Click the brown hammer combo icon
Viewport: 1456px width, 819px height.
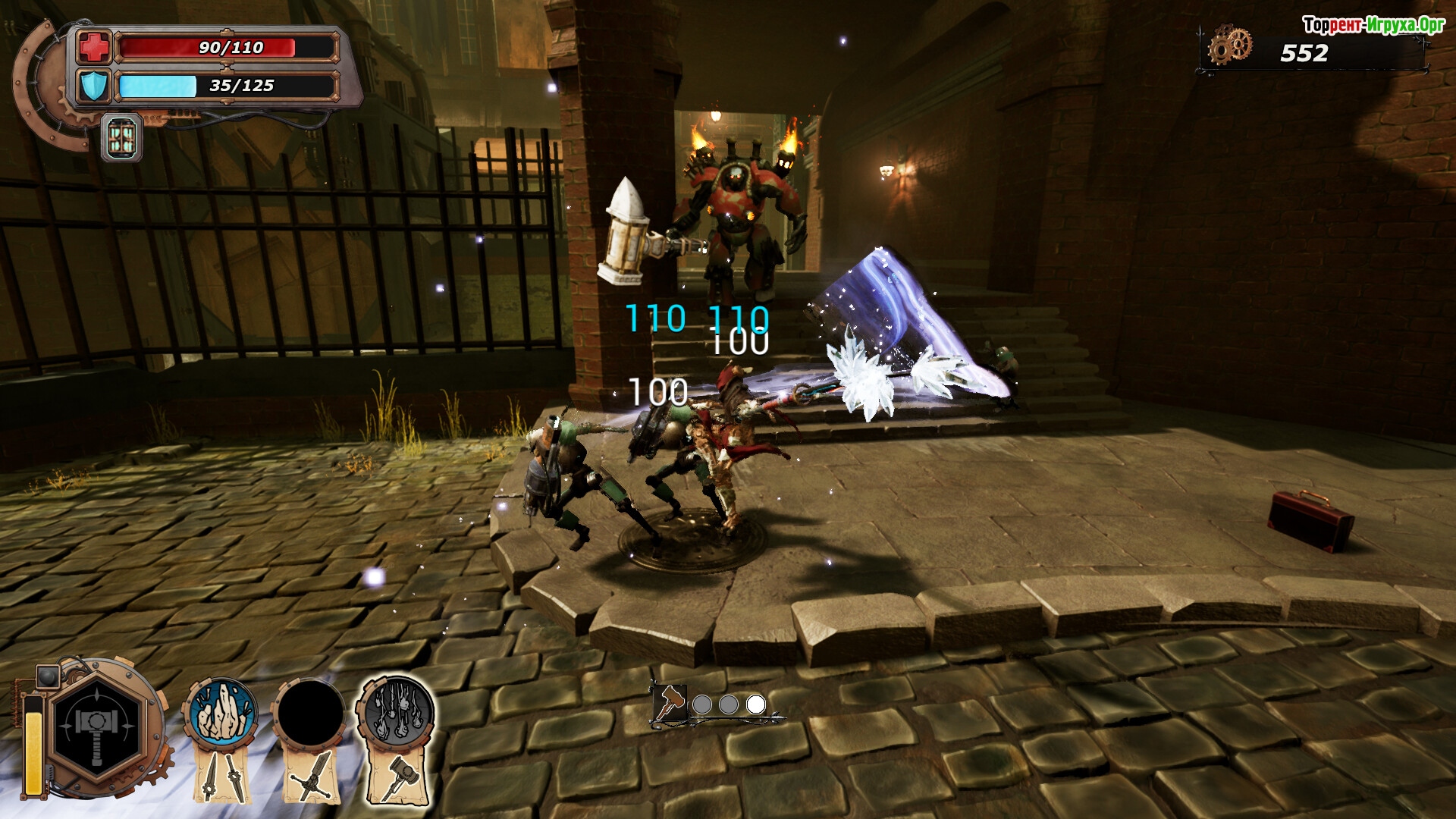(x=670, y=703)
